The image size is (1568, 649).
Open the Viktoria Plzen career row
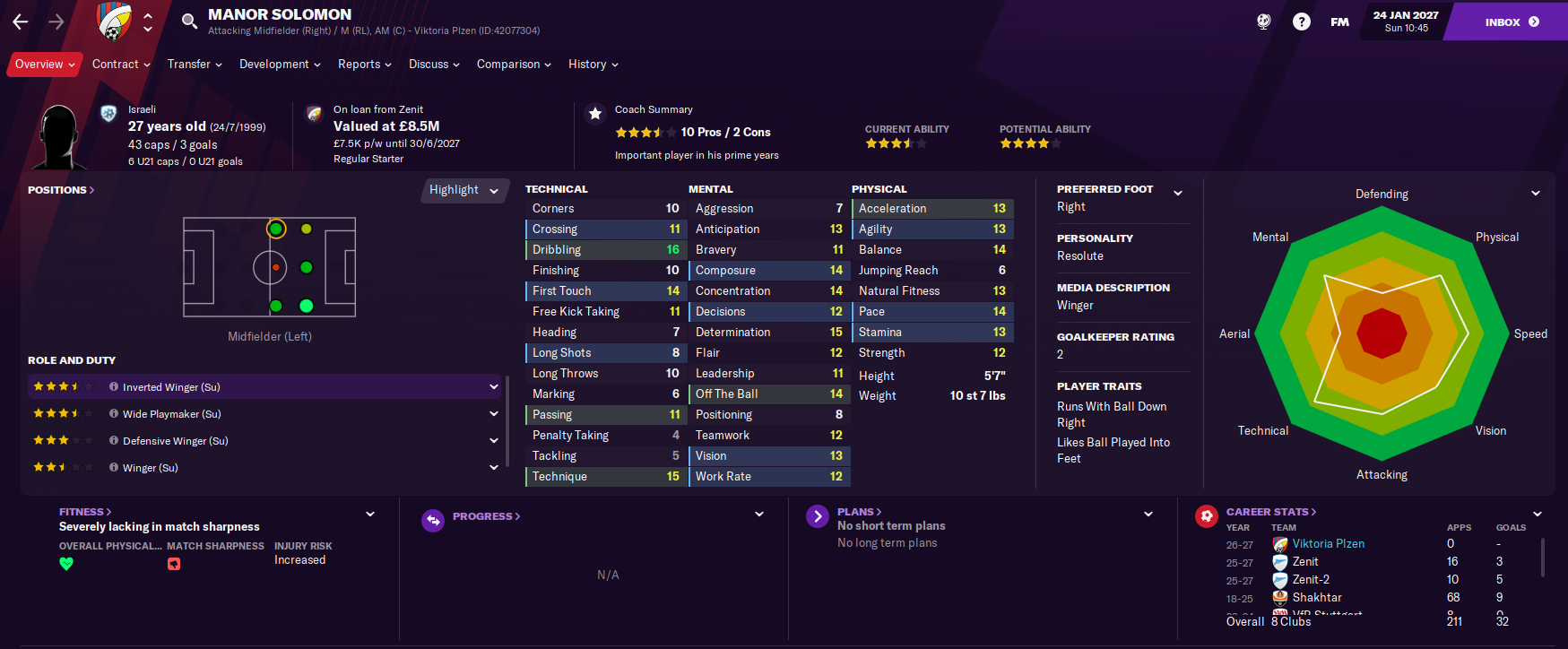(1328, 544)
